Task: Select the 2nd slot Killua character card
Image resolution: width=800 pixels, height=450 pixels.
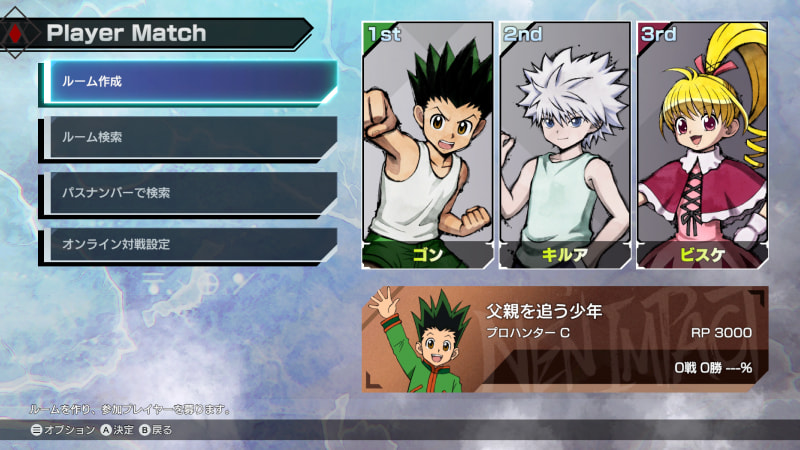Action: (565, 145)
